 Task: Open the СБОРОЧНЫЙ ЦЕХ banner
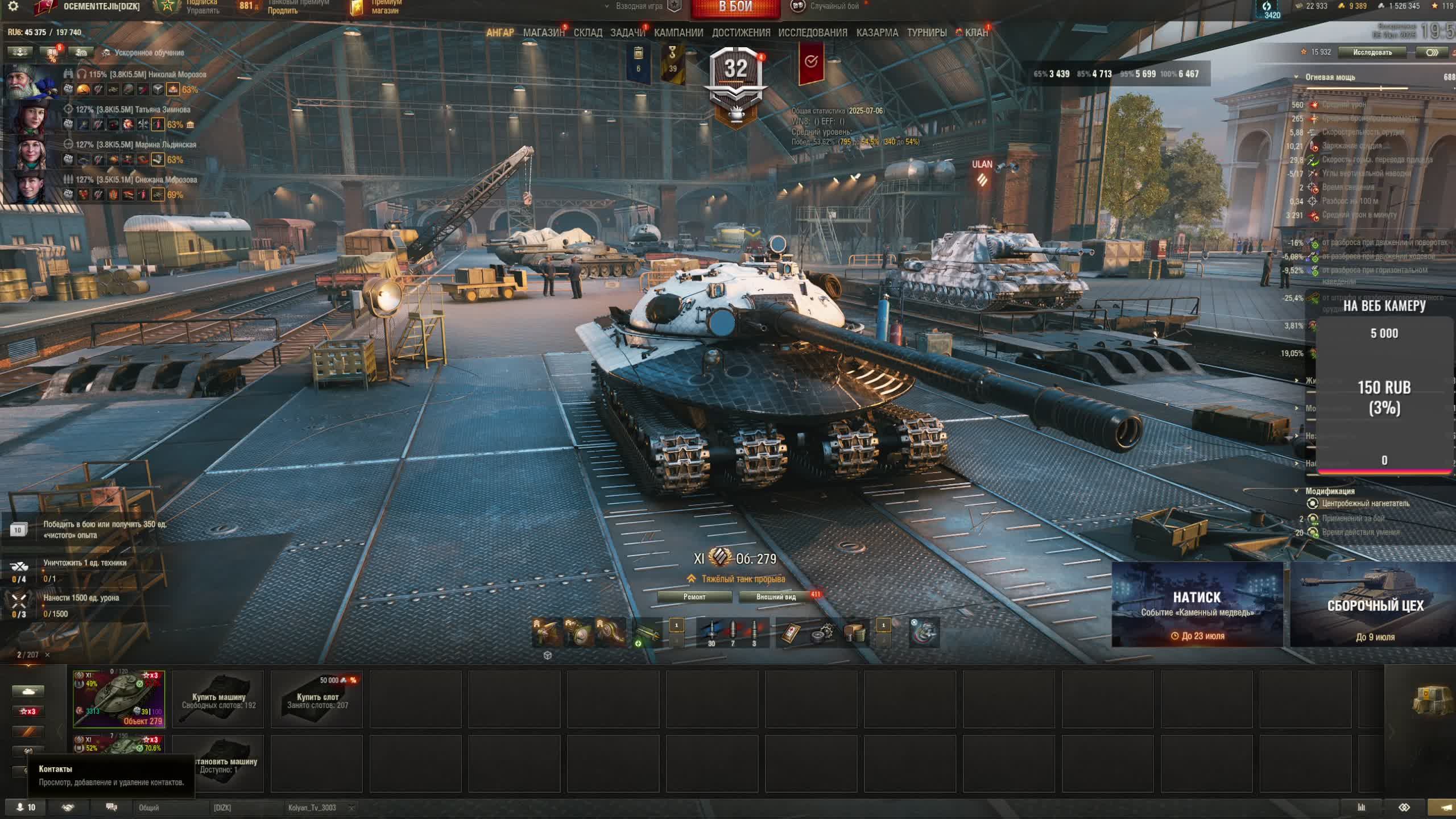[x=1374, y=604]
